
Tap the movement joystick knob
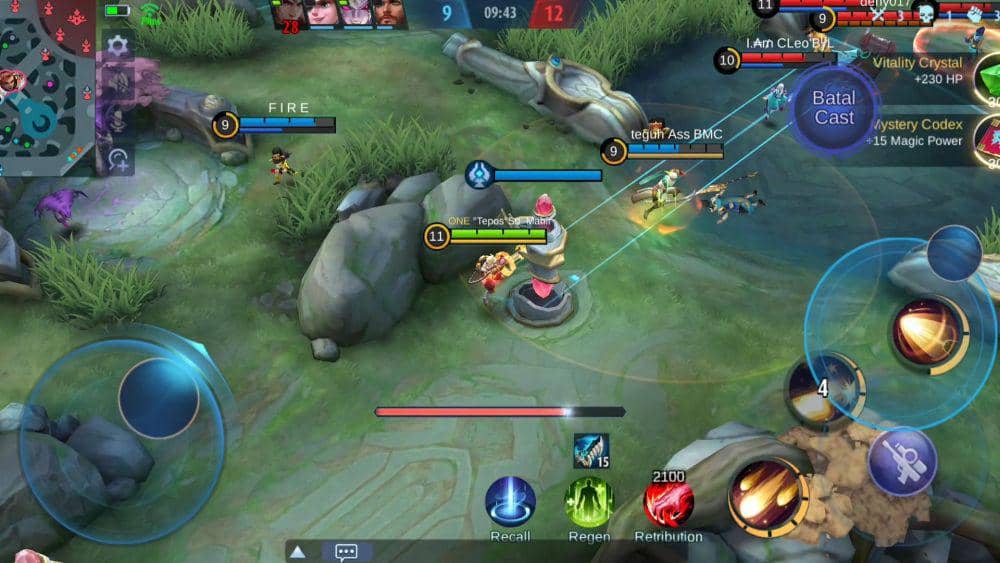click(x=158, y=398)
